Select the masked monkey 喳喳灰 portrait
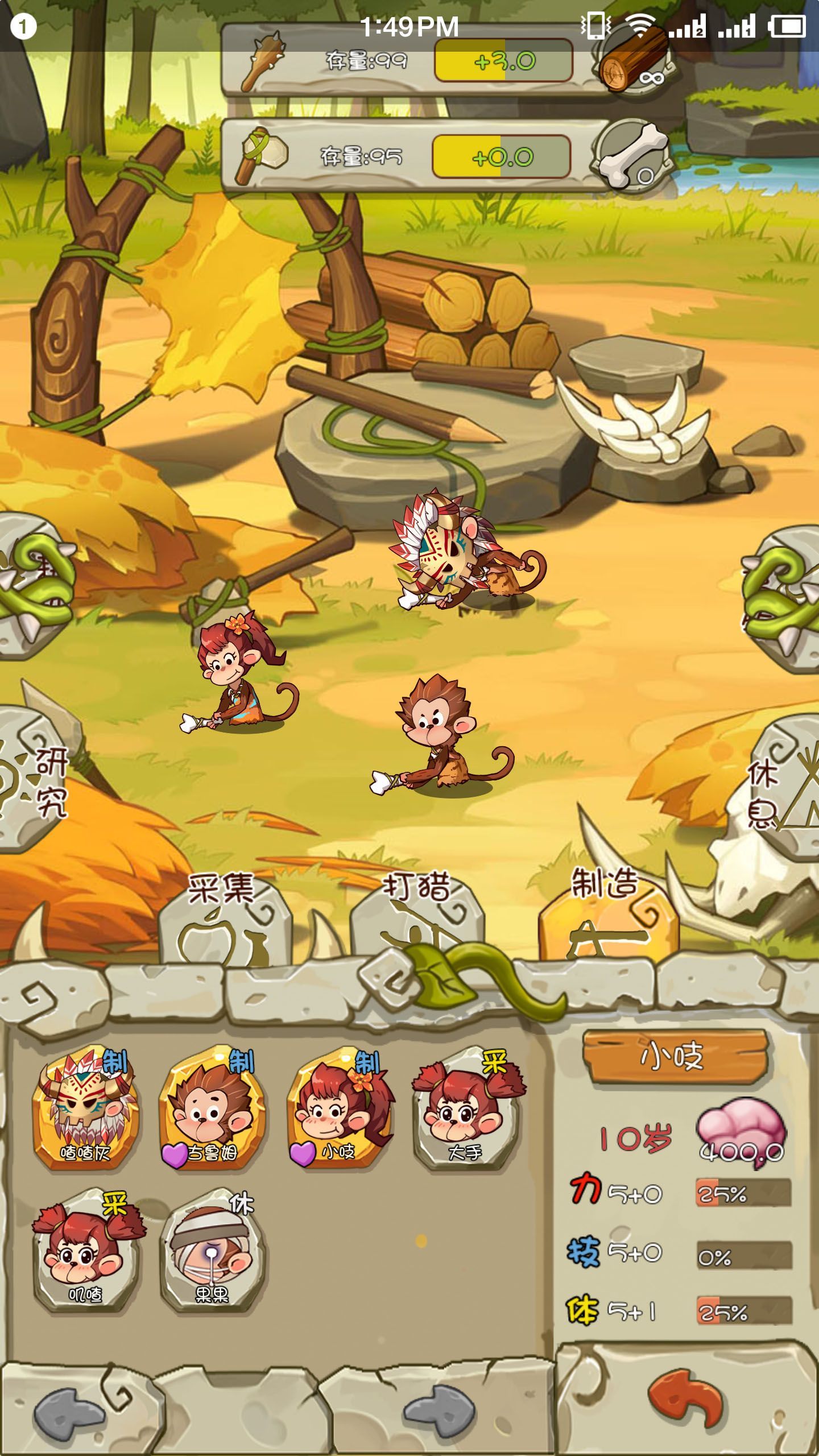819x1456 pixels. (85, 1109)
